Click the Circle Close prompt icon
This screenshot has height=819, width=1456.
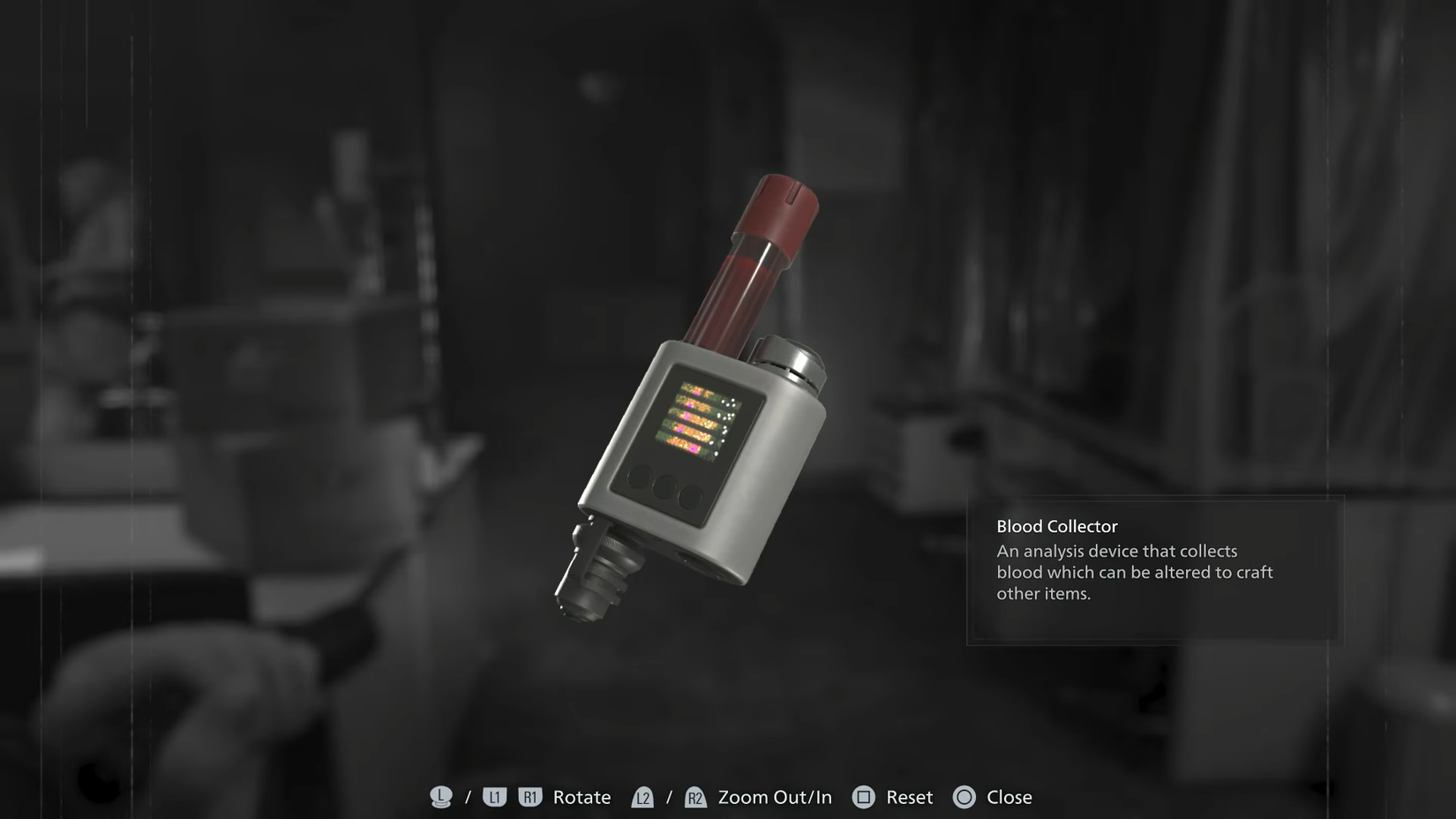[965, 797]
